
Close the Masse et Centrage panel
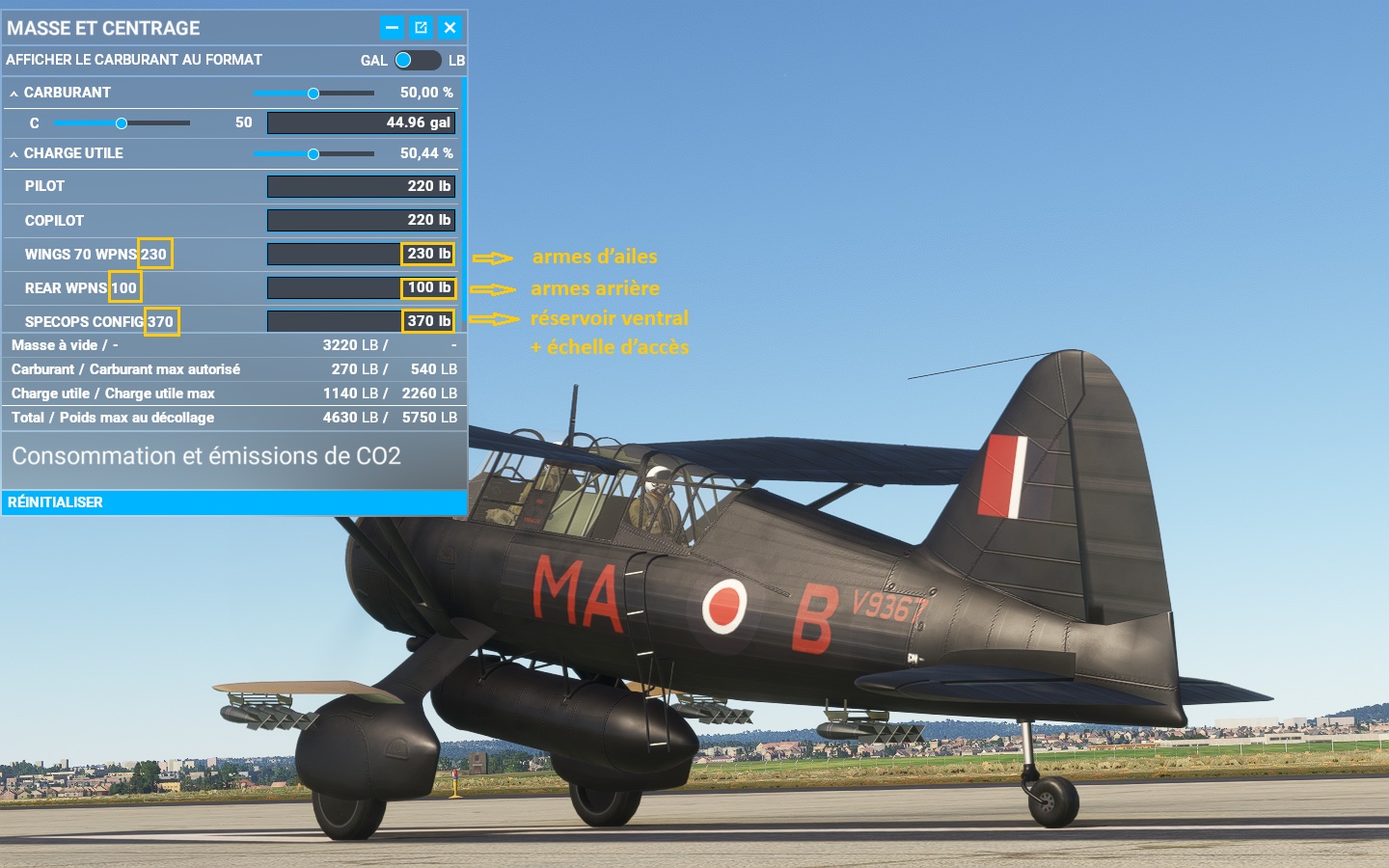point(449,28)
